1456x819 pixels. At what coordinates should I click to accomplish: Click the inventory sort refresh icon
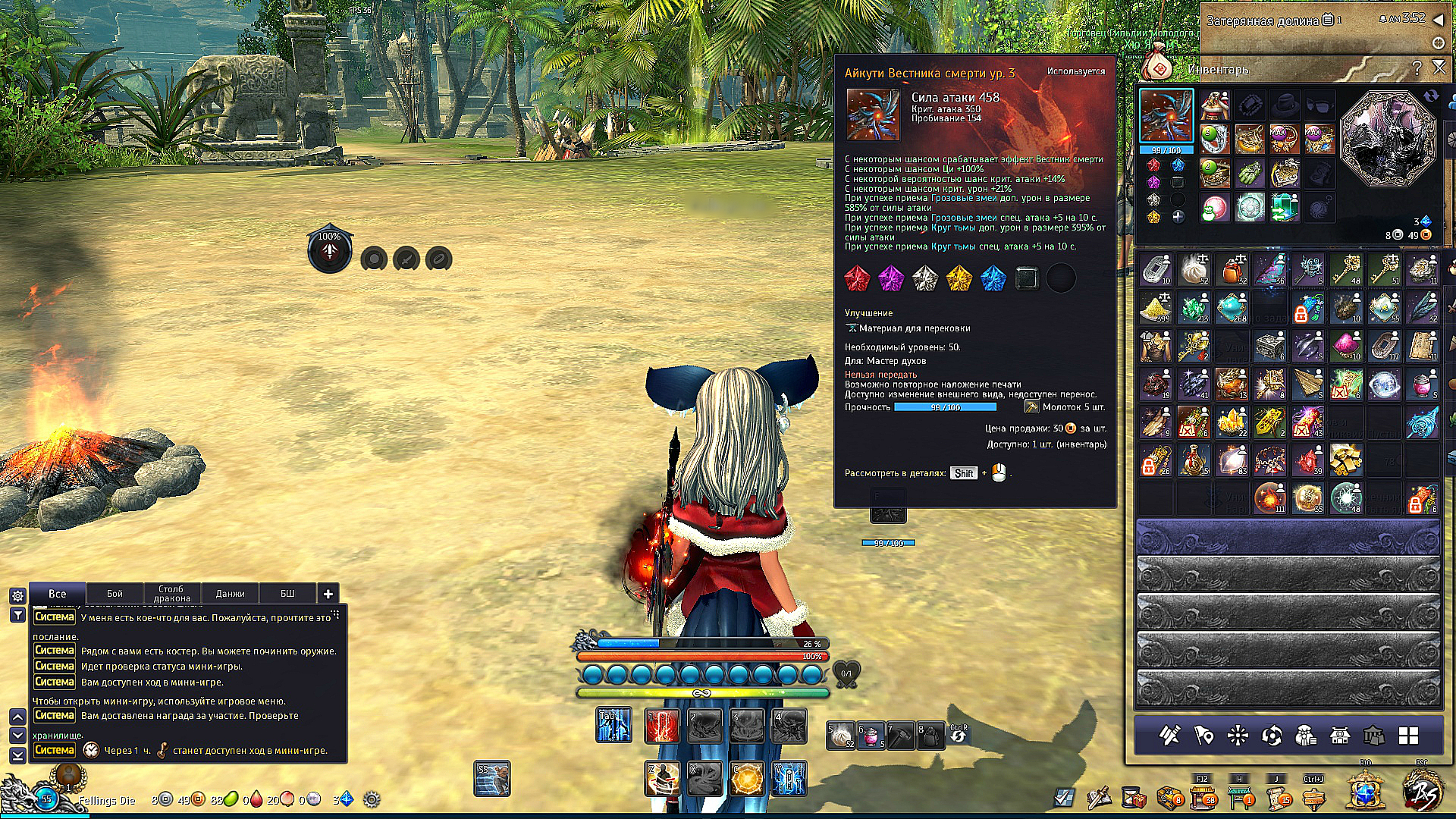pos(1272,734)
